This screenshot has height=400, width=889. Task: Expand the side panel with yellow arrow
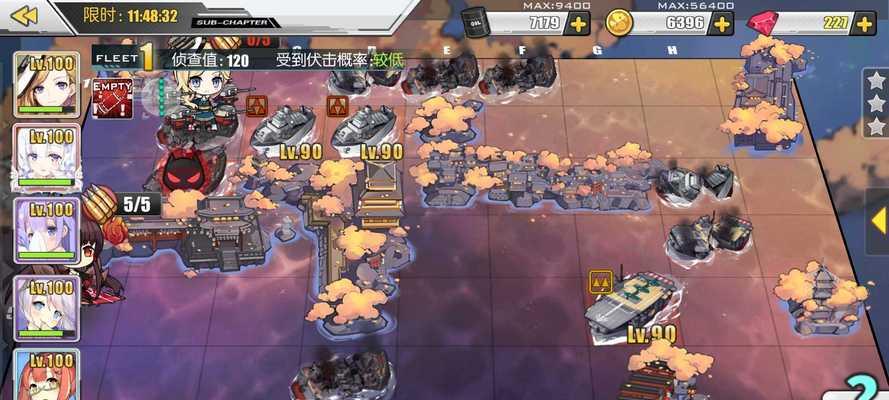coord(878,221)
